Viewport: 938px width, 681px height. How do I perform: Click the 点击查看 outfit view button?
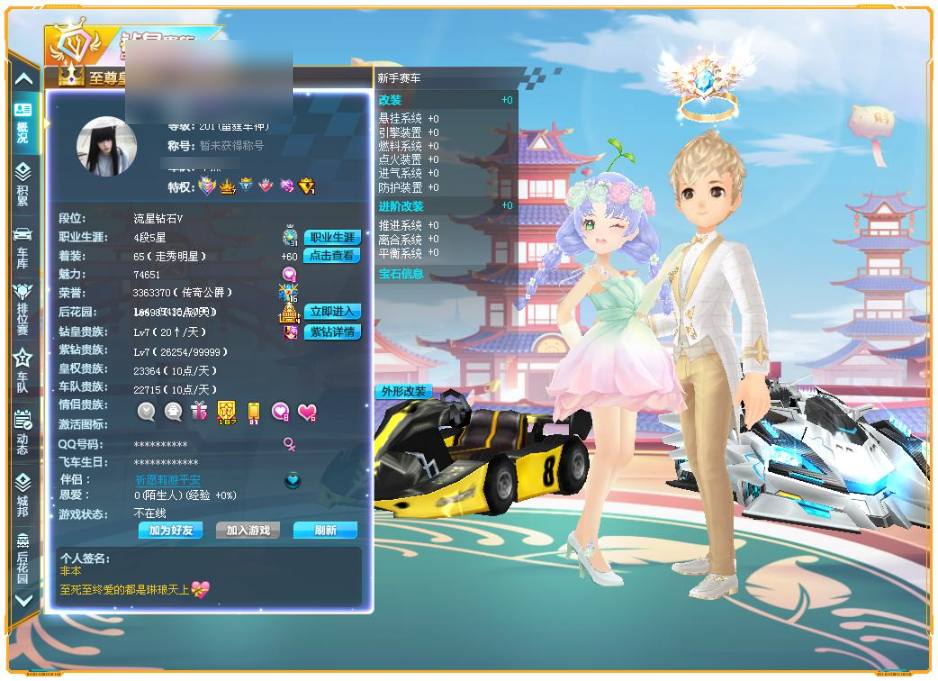332,255
